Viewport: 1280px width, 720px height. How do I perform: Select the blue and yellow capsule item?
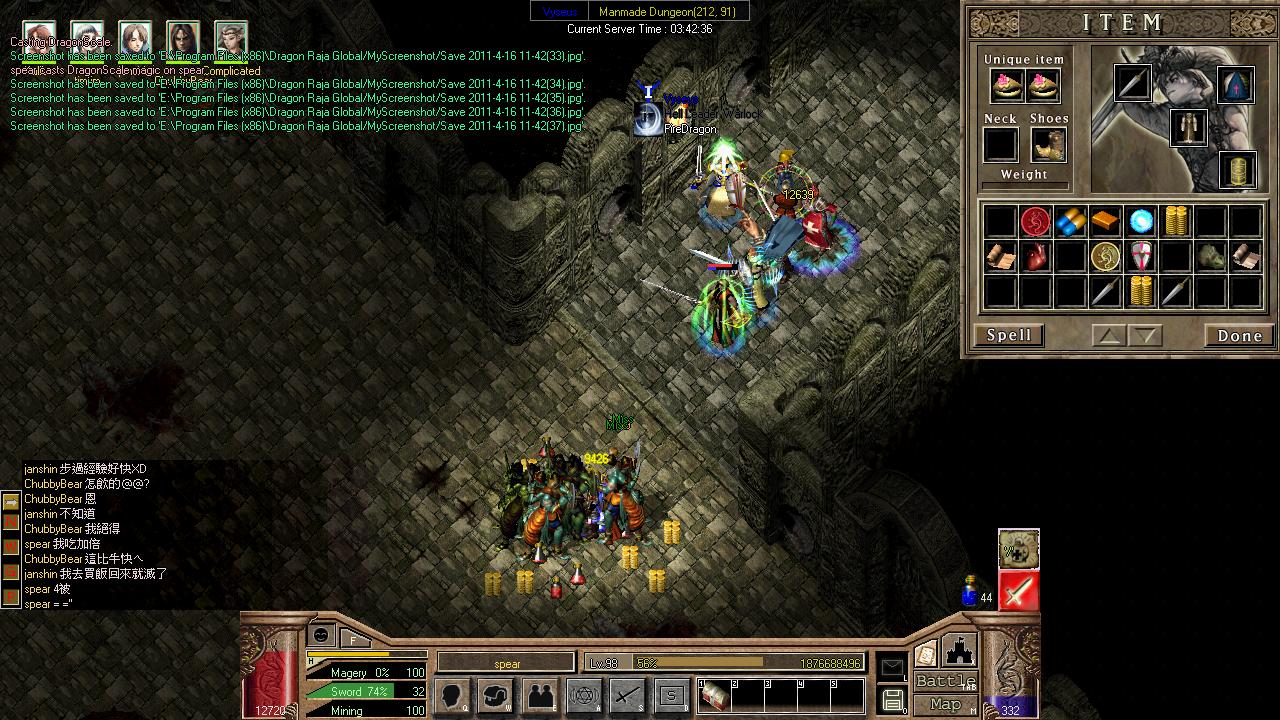point(1070,221)
